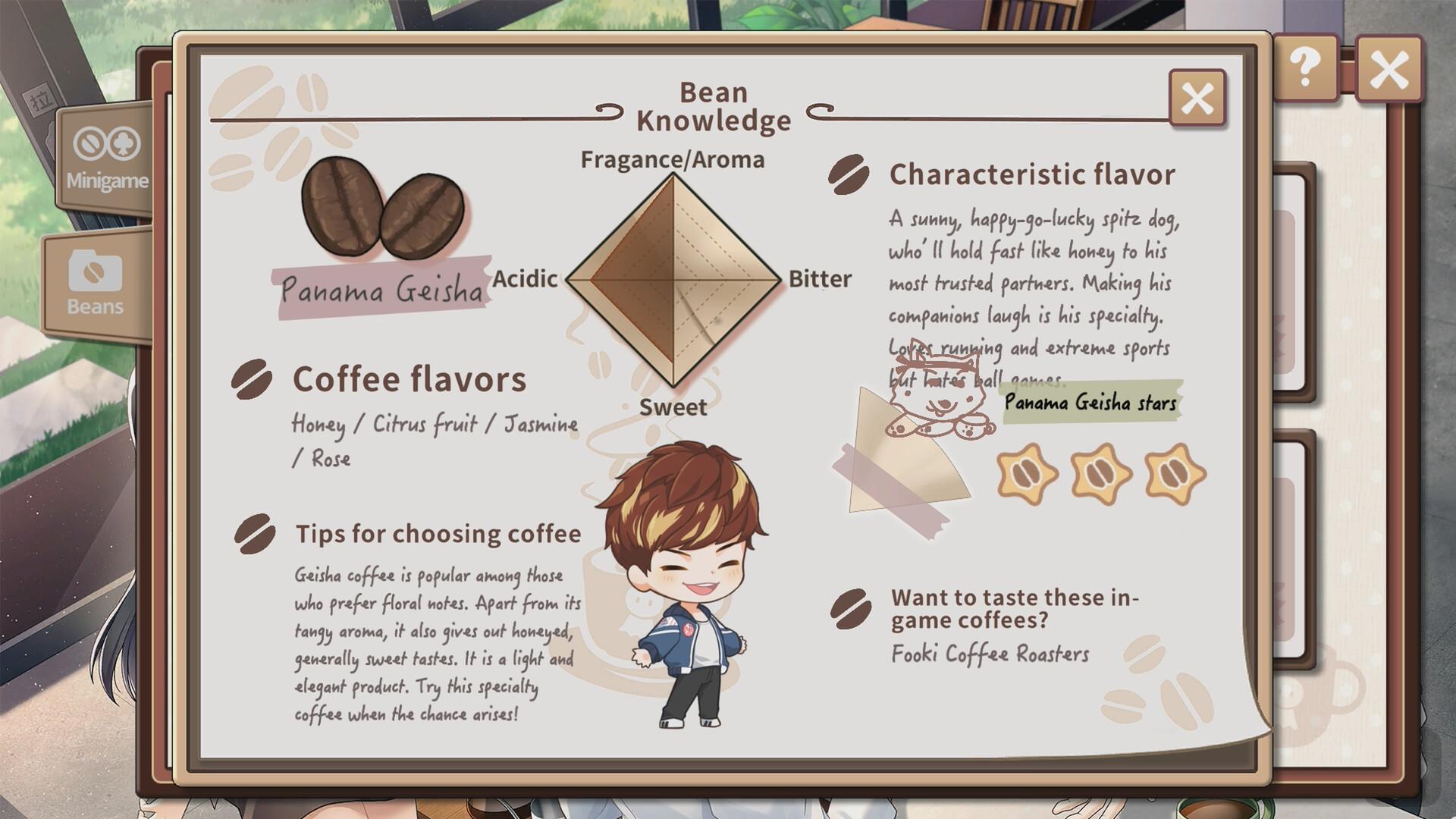
Task: Close the Bean Knowledge page
Action: point(1197,99)
